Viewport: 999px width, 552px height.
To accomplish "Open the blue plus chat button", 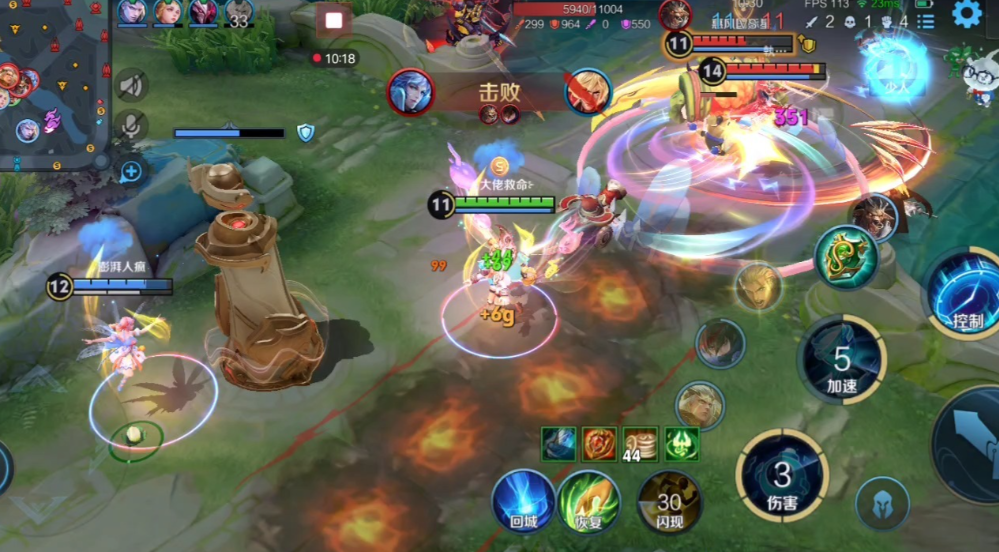I will point(131,171).
